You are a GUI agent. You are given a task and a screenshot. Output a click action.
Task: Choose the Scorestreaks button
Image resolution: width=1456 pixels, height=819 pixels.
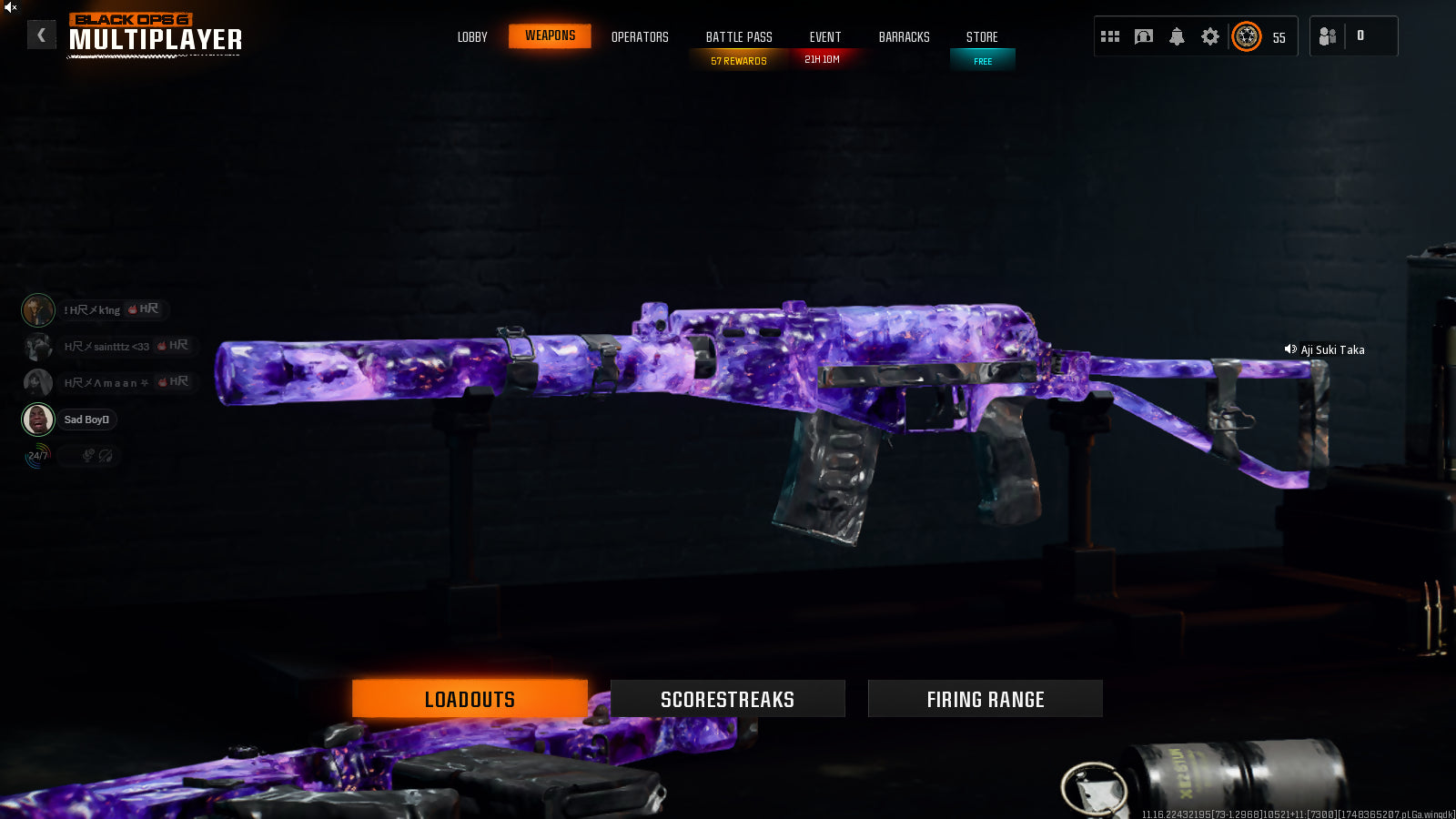(x=727, y=699)
